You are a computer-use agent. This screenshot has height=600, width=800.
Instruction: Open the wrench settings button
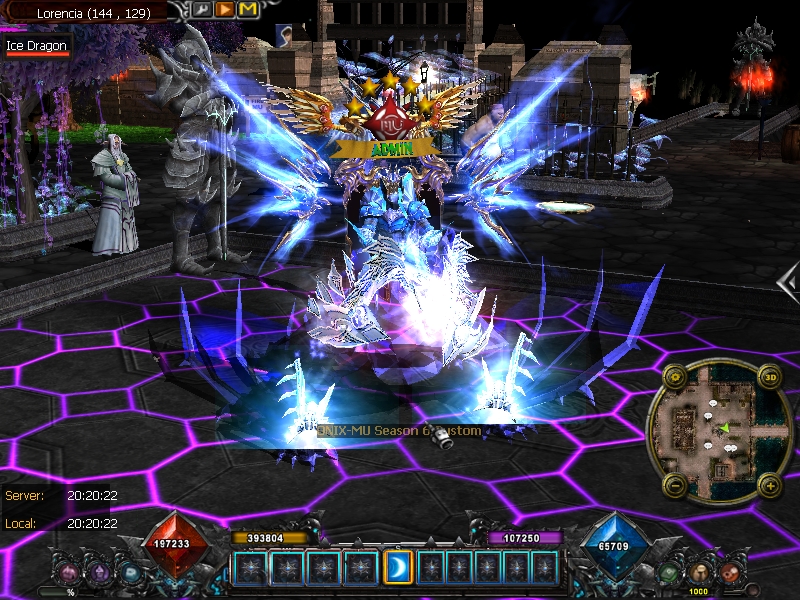[x=202, y=10]
